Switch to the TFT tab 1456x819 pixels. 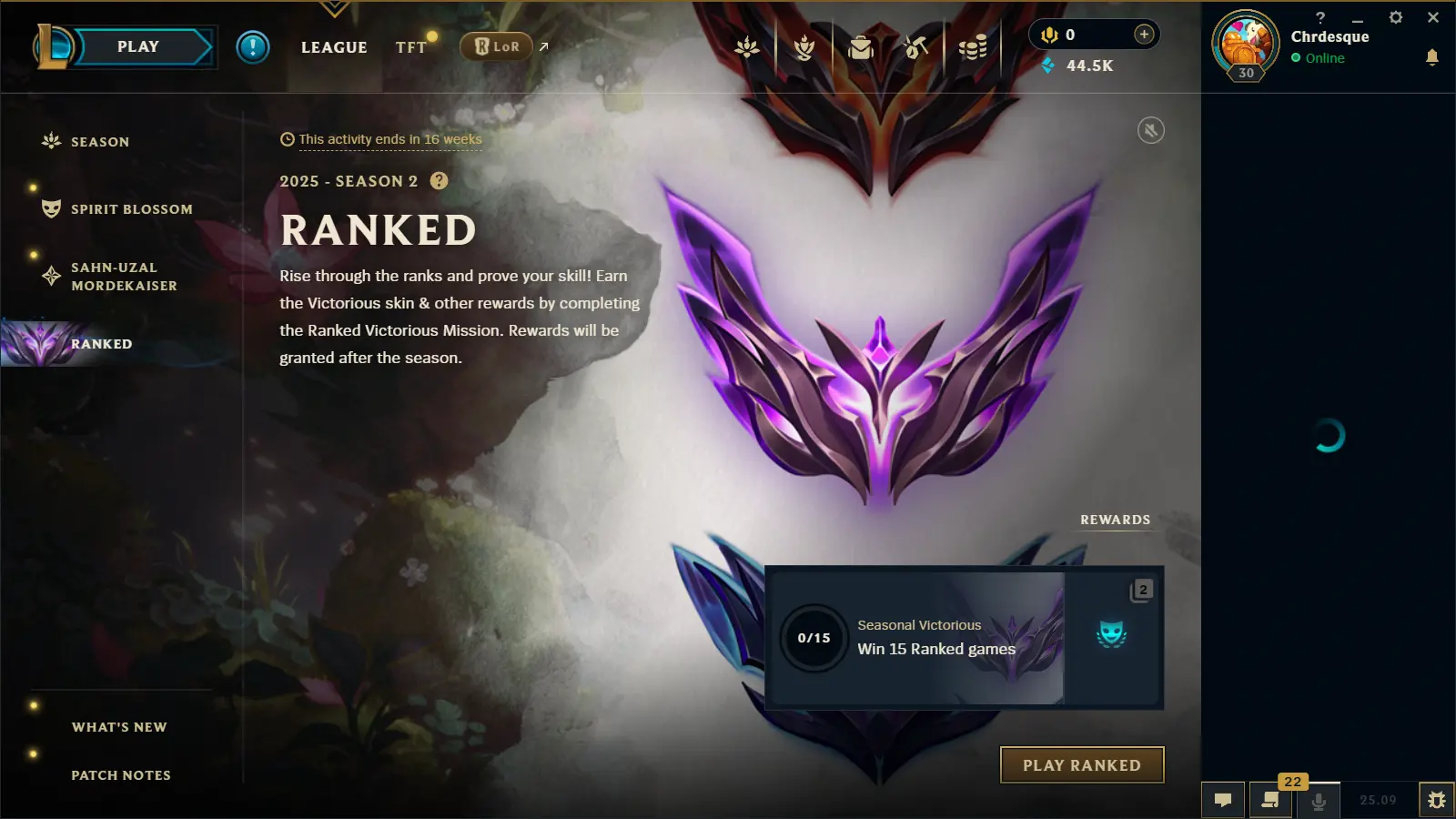(411, 47)
